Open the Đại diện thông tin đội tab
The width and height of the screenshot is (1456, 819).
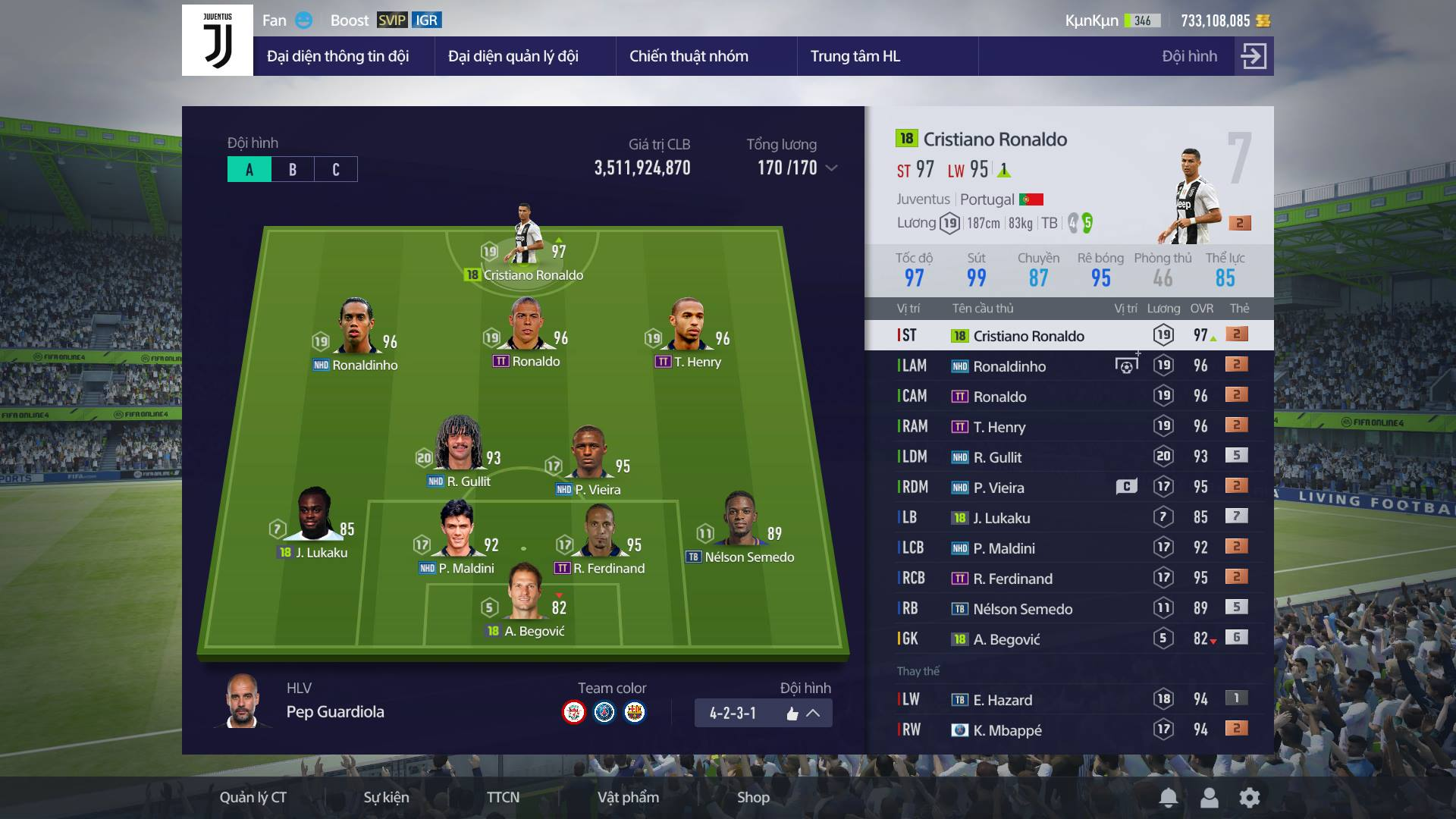(337, 56)
